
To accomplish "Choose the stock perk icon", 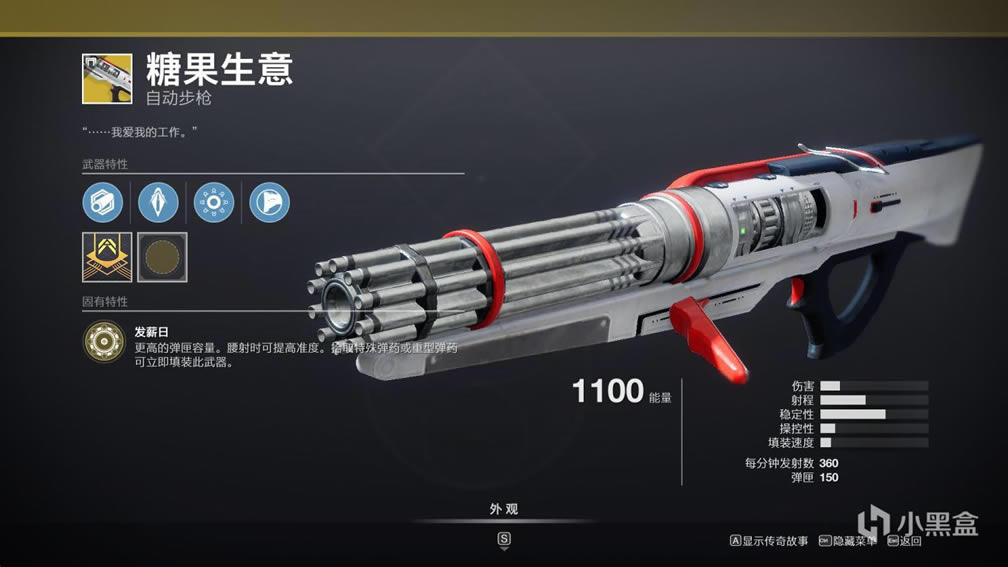I will [x=269, y=202].
